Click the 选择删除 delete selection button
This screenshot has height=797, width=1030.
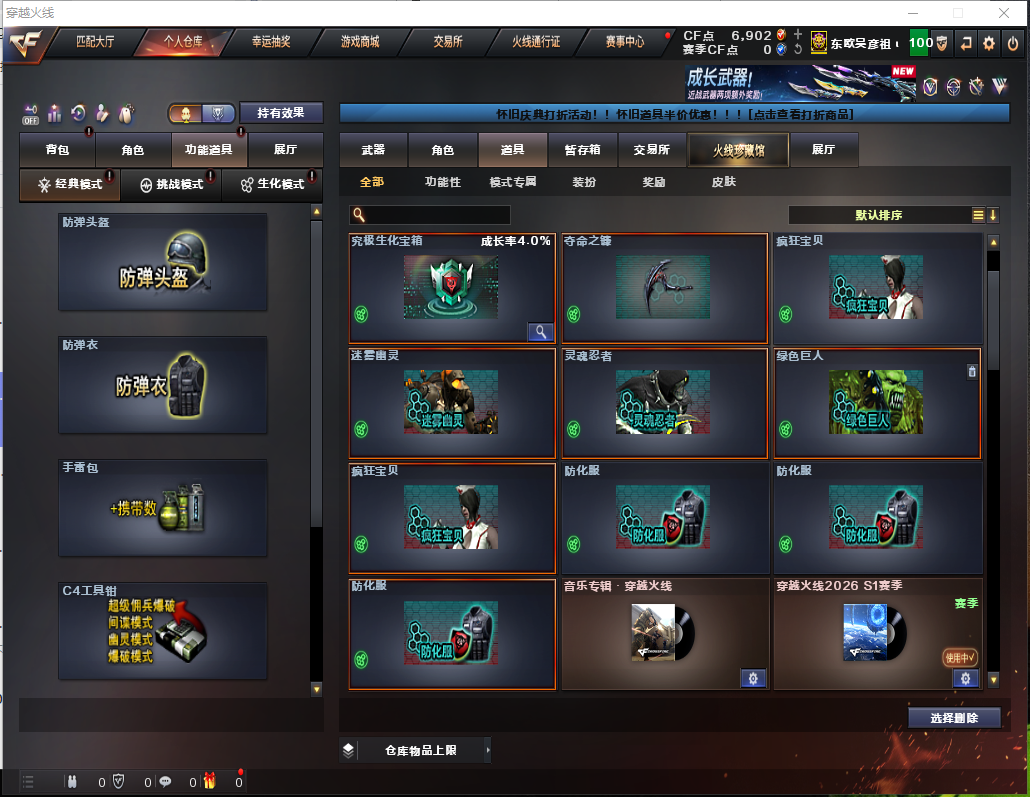tap(955, 718)
